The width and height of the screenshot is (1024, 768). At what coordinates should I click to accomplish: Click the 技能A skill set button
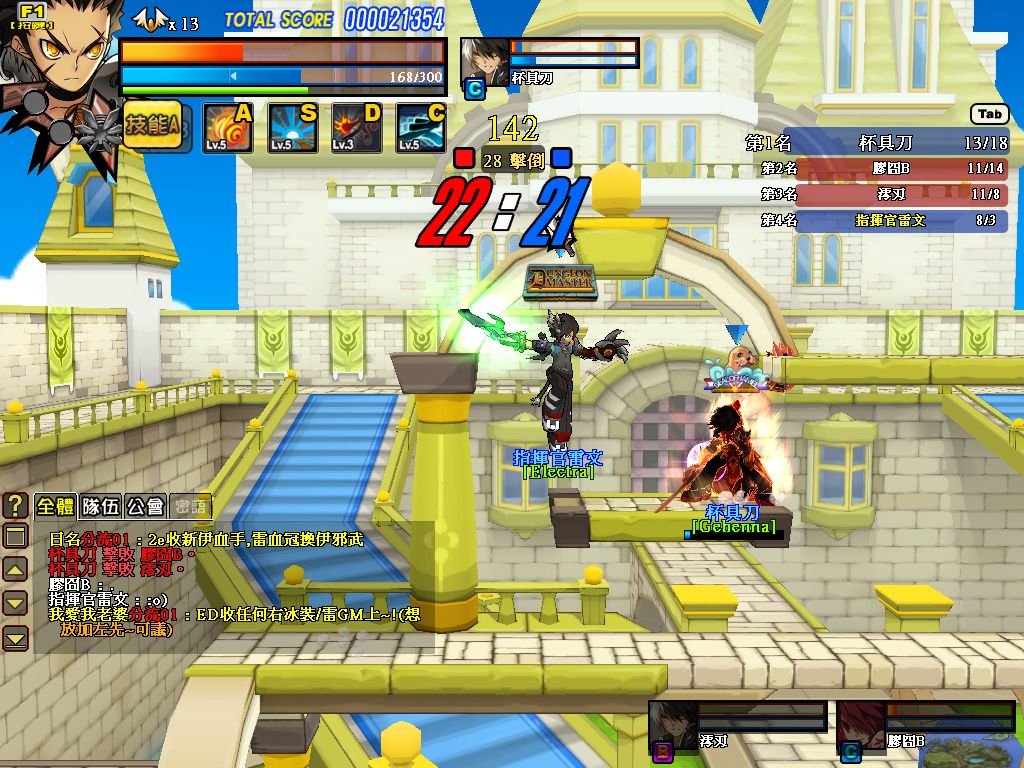tap(152, 126)
